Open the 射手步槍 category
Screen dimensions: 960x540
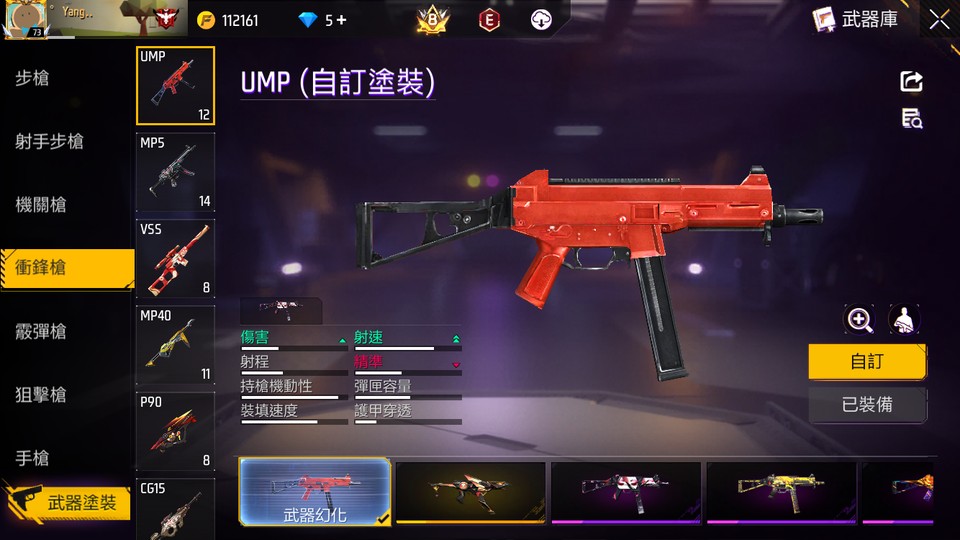[x=49, y=142]
